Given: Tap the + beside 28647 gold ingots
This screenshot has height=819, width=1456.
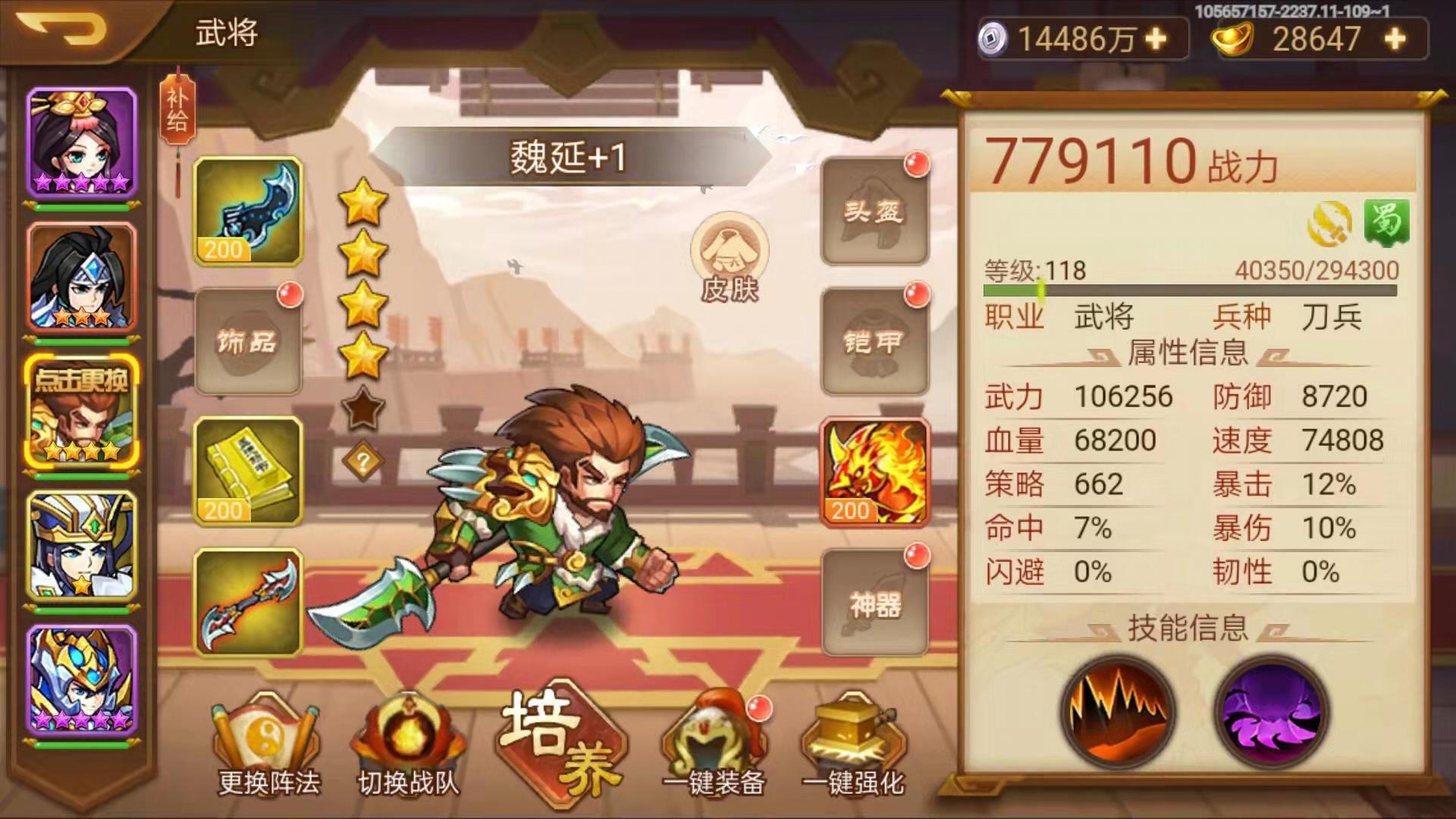Looking at the screenshot, I should pyautogui.click(x=1393, y=39).
